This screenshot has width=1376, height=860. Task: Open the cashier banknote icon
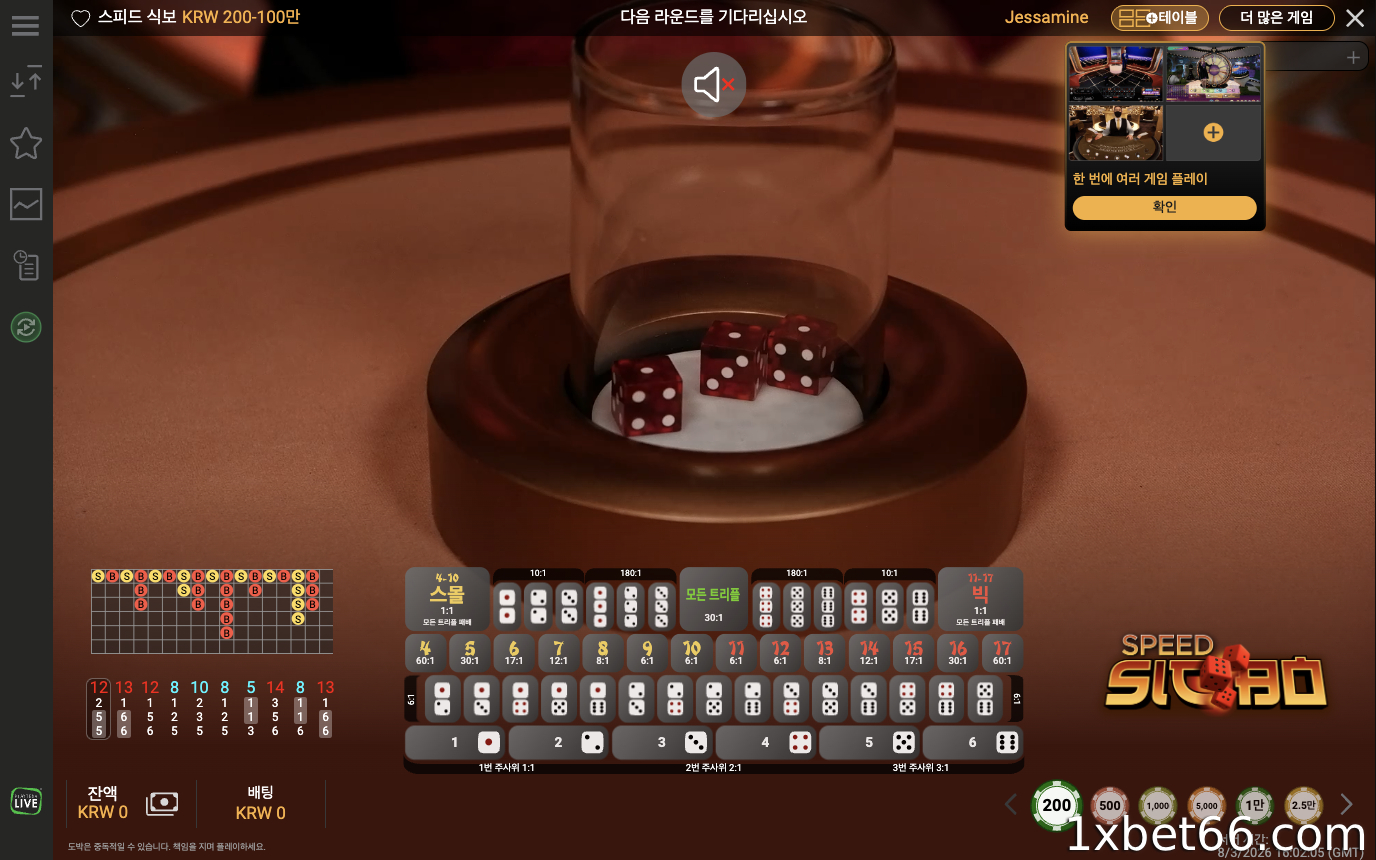[x=162, y=803]
